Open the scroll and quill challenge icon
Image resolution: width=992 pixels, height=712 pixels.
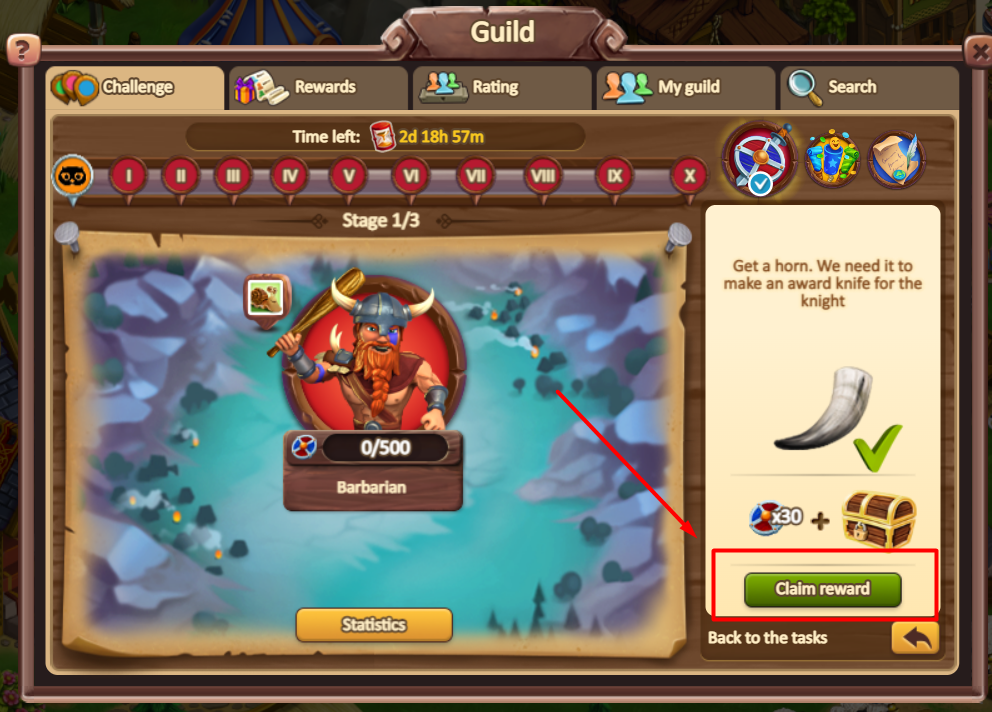click(x=896, y=158)
